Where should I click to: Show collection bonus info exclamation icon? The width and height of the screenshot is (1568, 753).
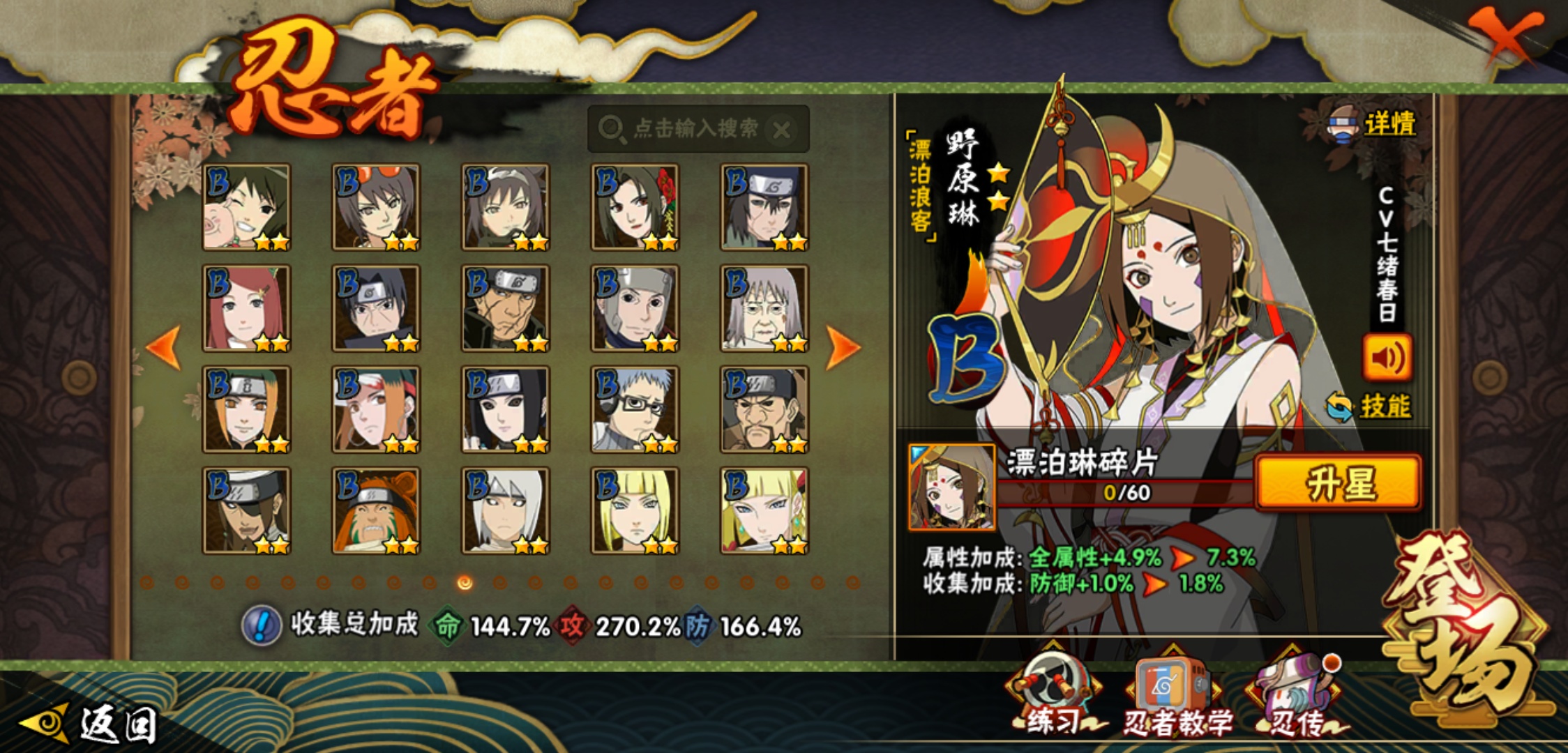coord(261,625)
